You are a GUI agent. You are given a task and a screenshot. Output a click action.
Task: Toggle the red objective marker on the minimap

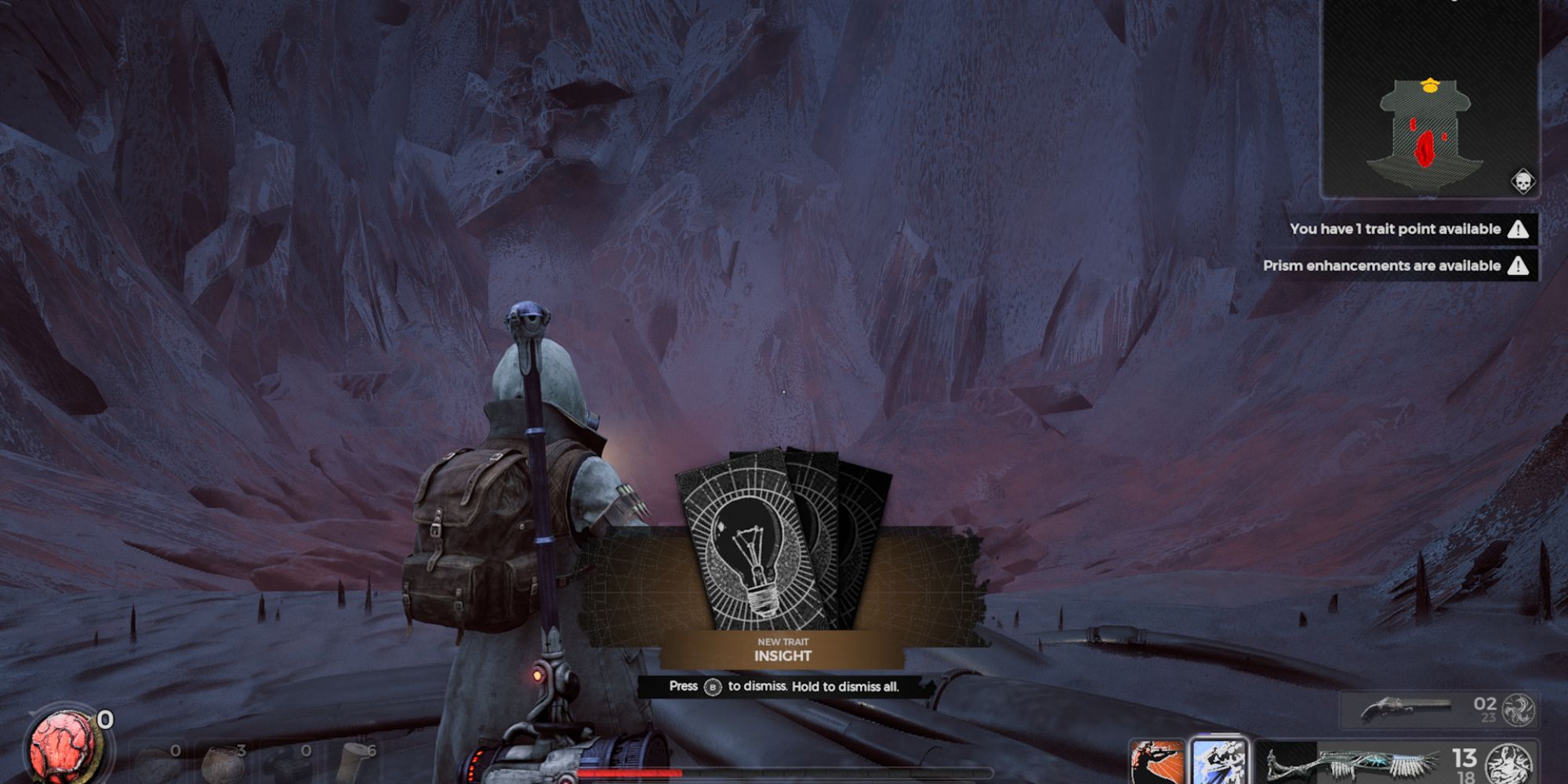[1425, 147]
